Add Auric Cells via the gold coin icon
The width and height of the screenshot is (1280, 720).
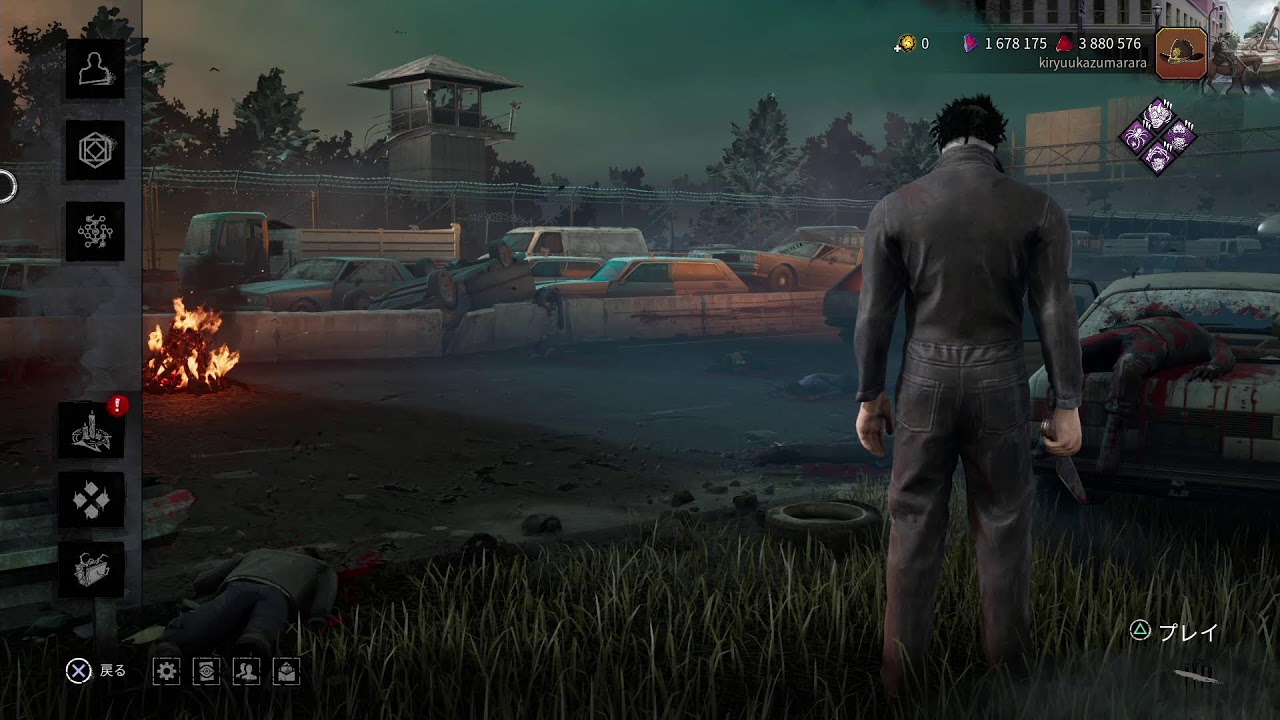(907, 43)
